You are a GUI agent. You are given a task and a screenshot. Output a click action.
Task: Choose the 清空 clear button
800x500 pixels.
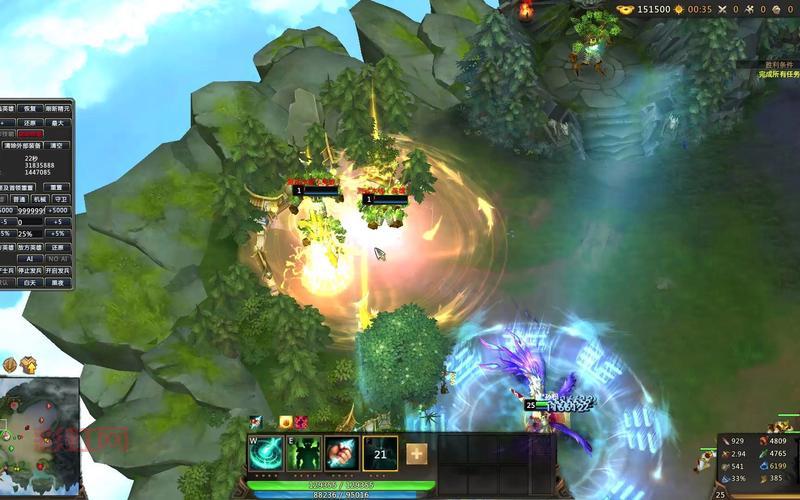click(57, 145)
